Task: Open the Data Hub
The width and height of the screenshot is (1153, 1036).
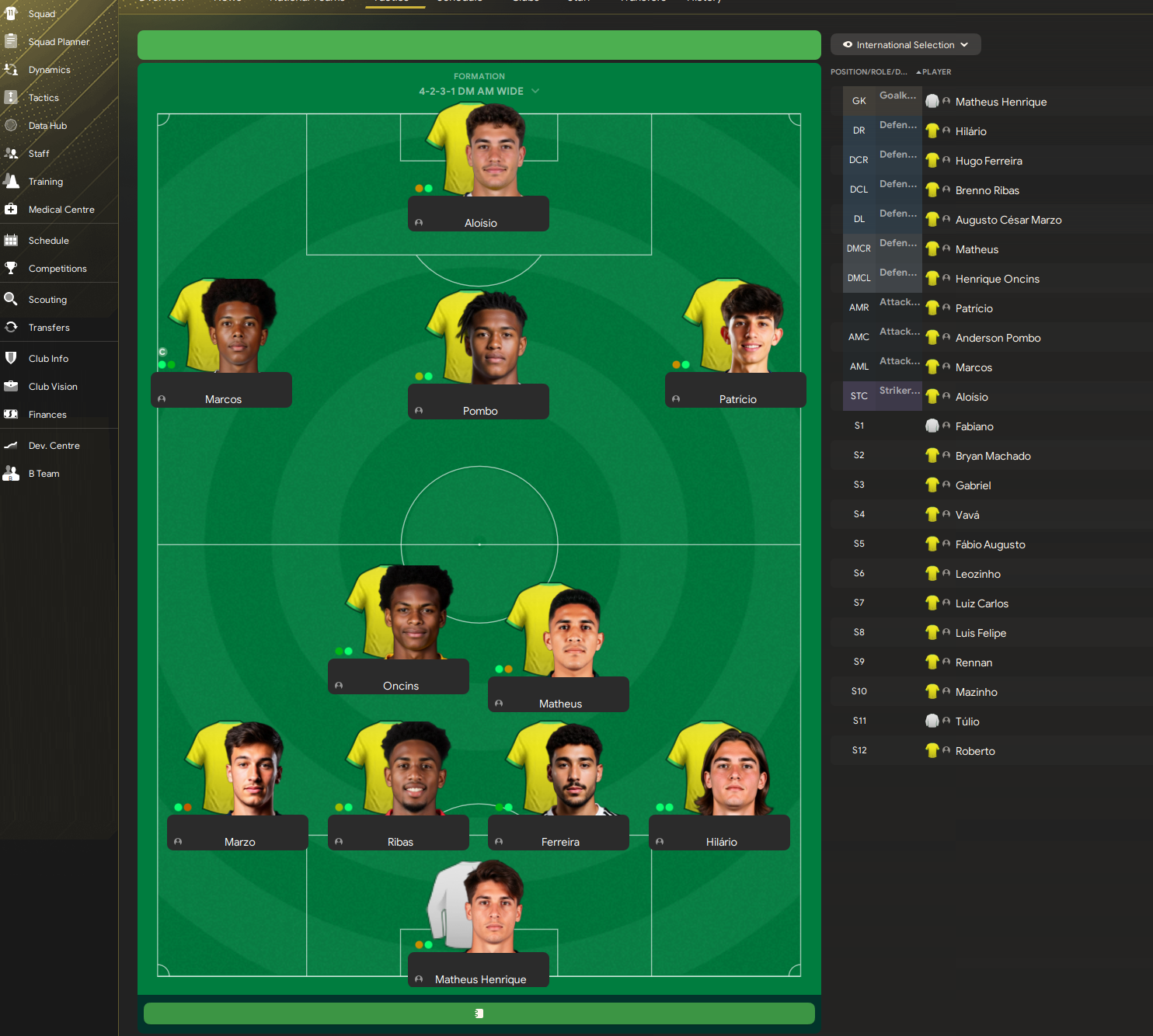Action: coord(47,126)
